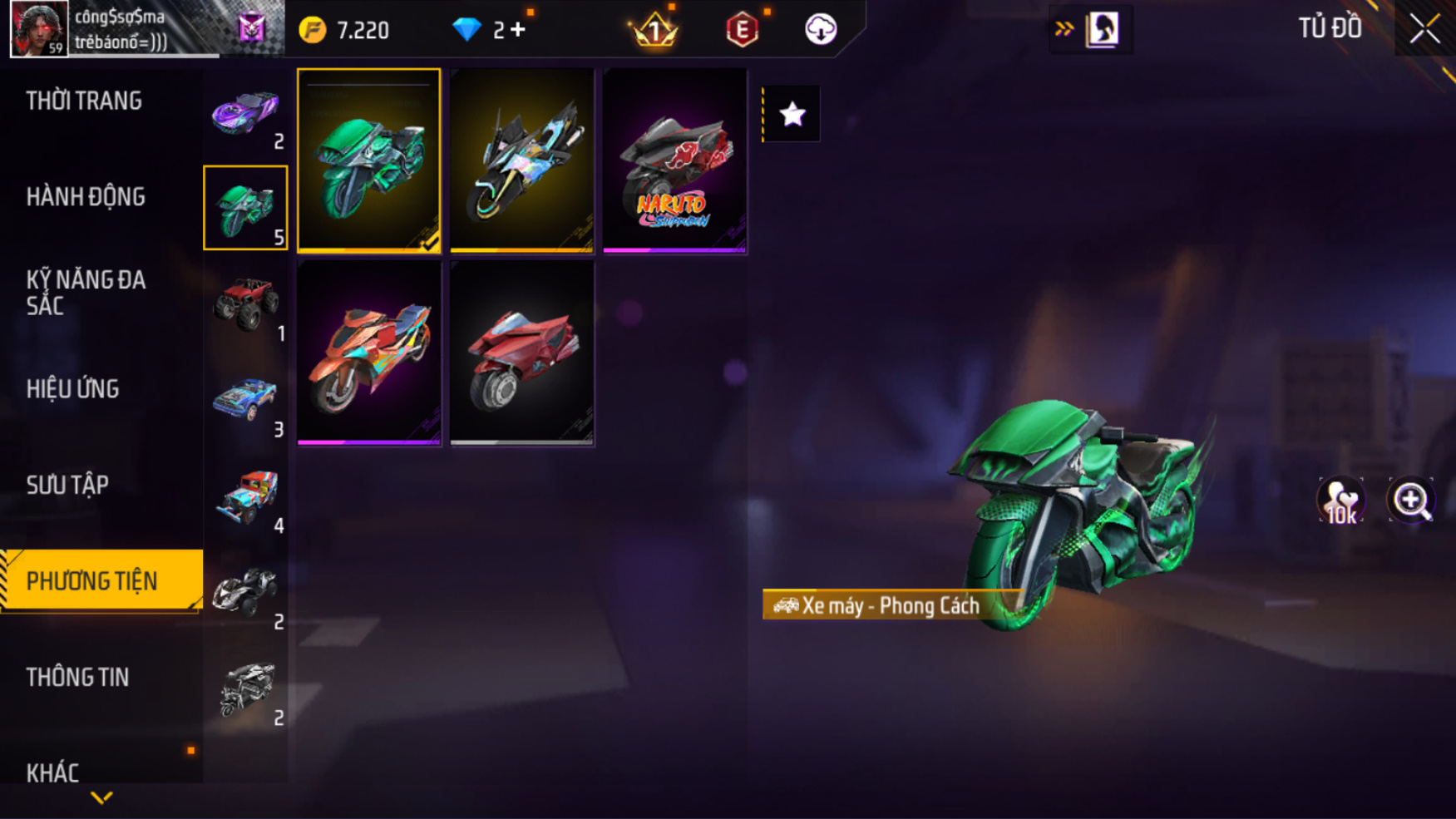Choose the red monster truck vehicle type

pyautogui.click(x=245, y=305)
